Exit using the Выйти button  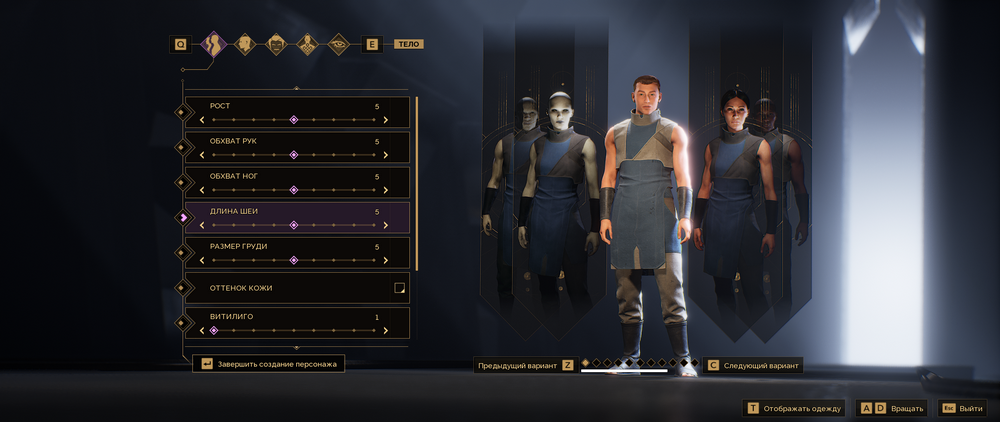point(962,408)
